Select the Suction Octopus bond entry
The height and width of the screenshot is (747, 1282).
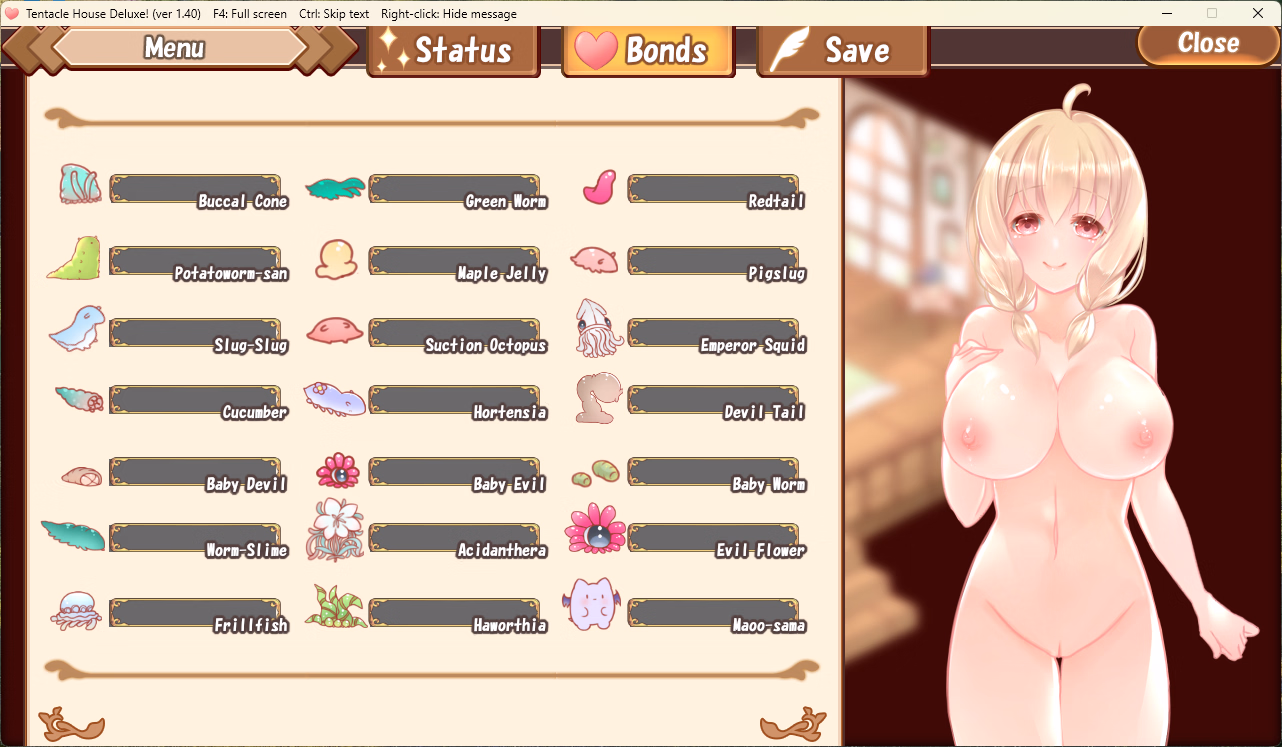[457, 333]
